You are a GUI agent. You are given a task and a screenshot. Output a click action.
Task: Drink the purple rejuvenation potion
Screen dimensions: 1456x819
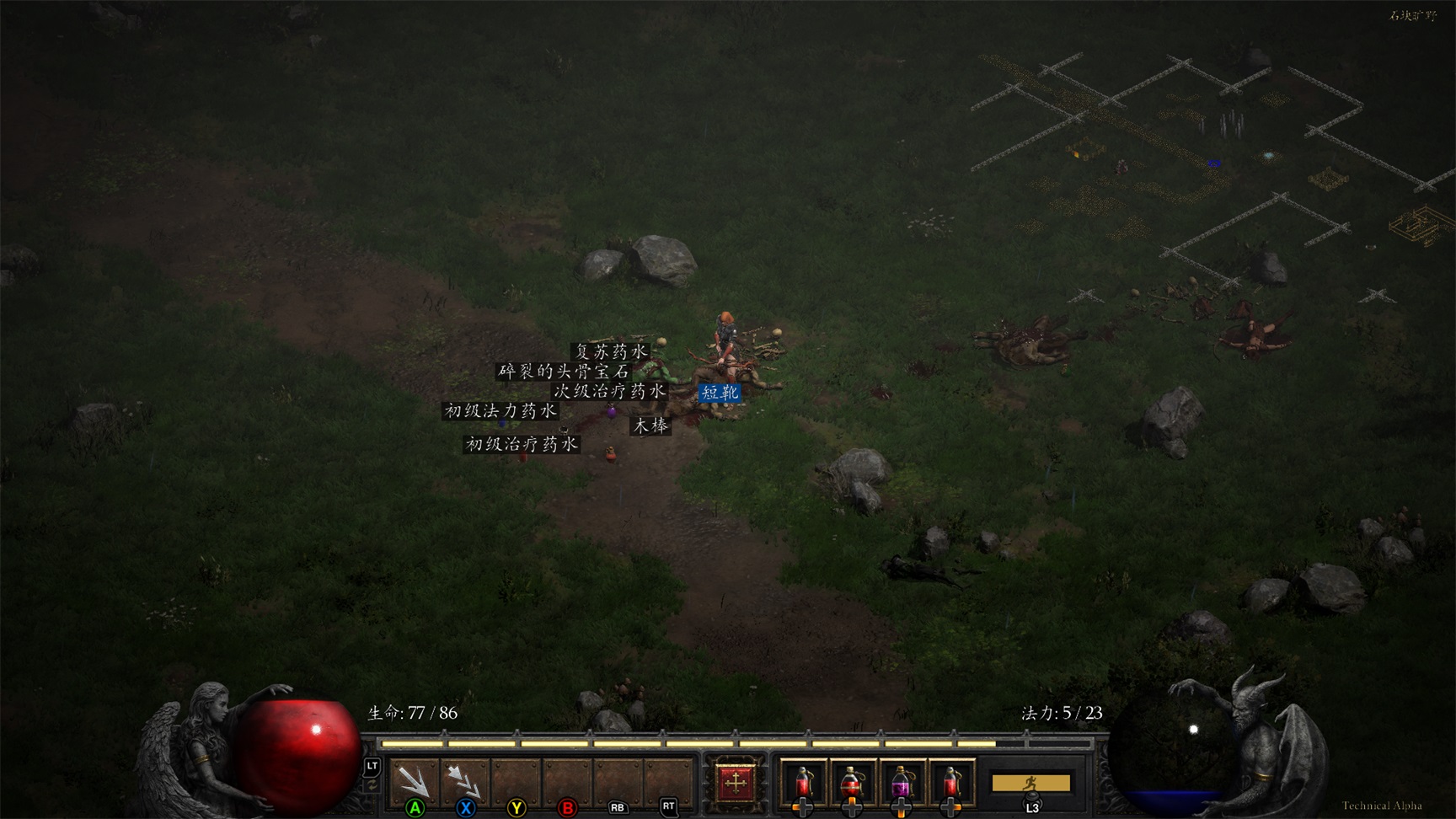[901, 783]
